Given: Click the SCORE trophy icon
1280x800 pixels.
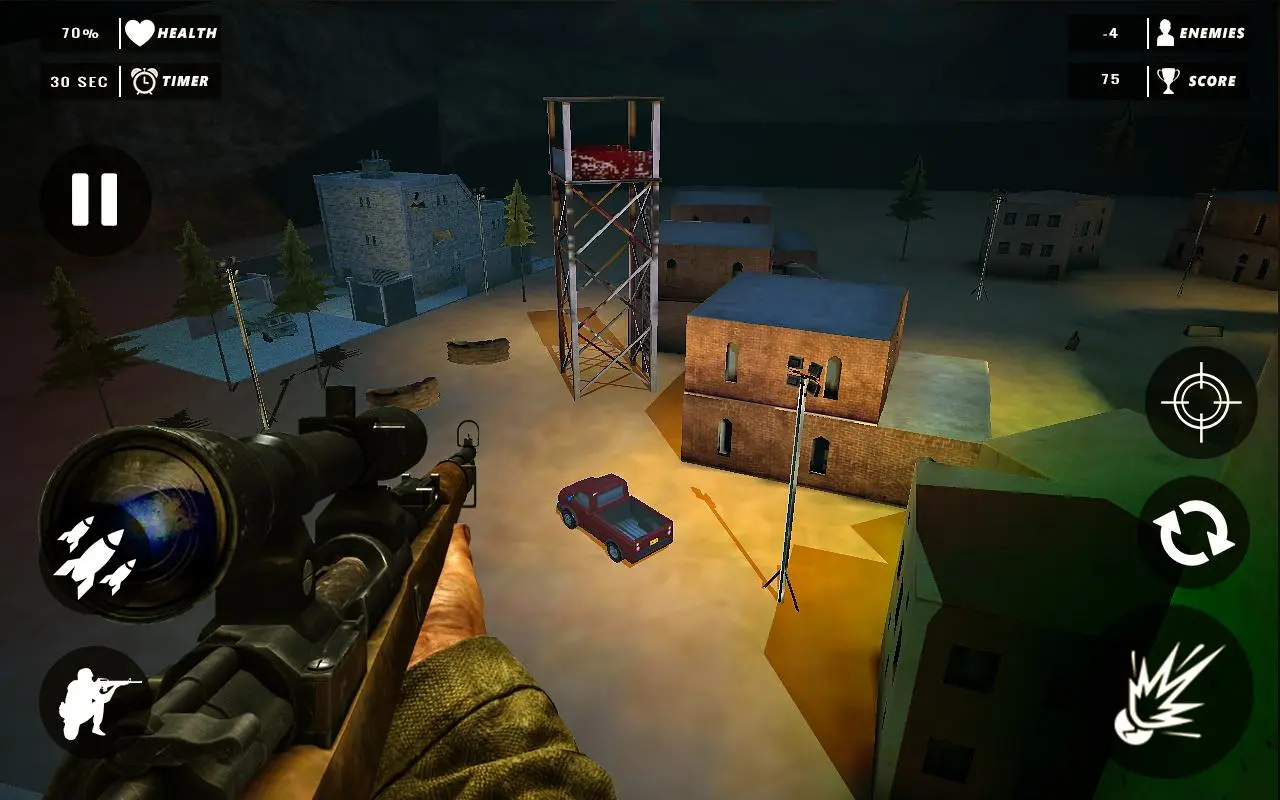Looking at the screenshot, I should point(1166,80).
